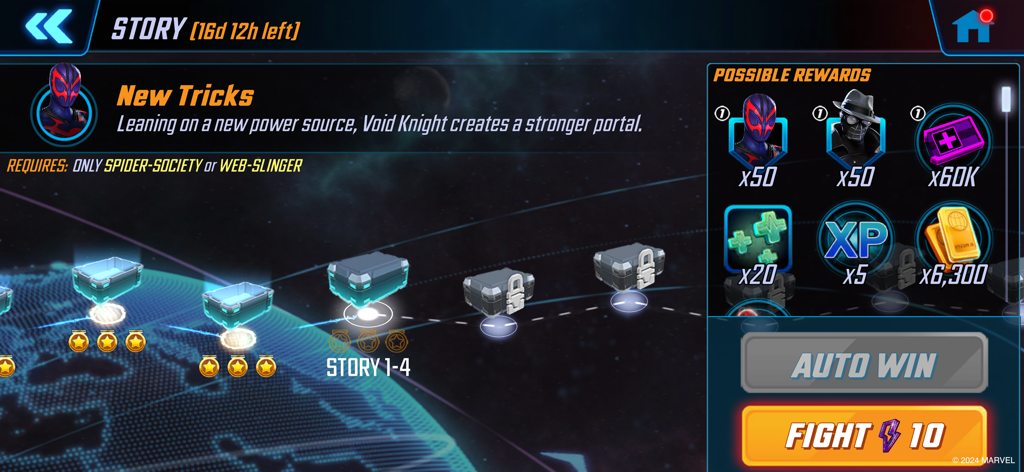Viewport: 1024px width, 472px height.
Task: View the XP x5 reward
Action: click(x=855, y=240)
